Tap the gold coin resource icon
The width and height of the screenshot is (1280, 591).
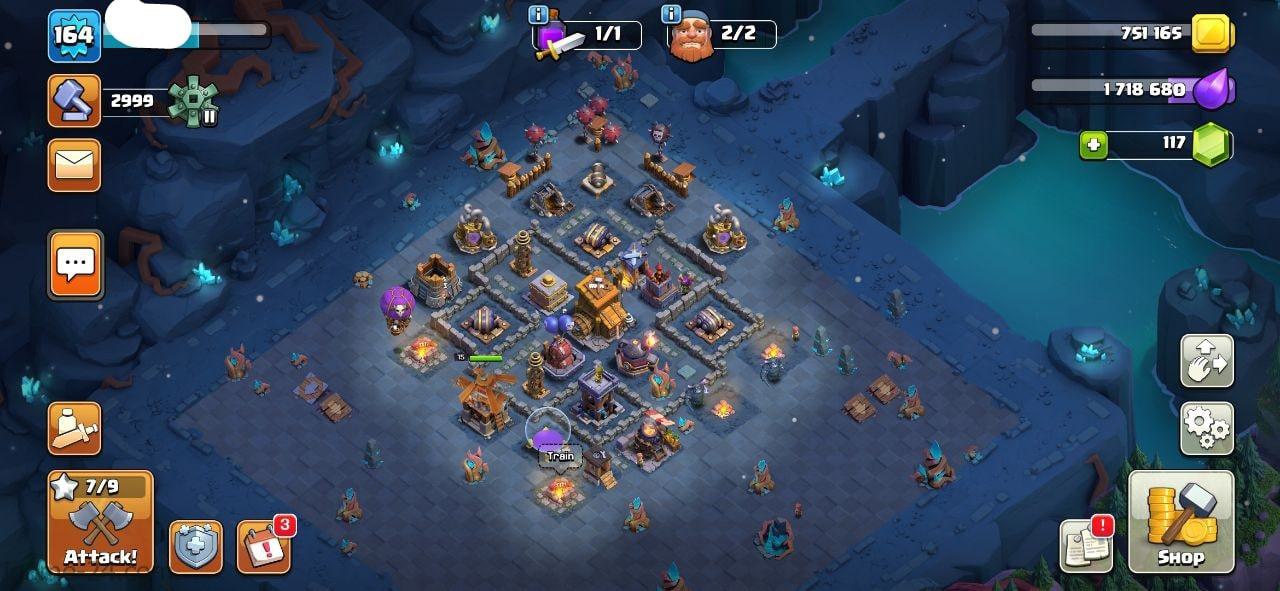point(1213,34)
